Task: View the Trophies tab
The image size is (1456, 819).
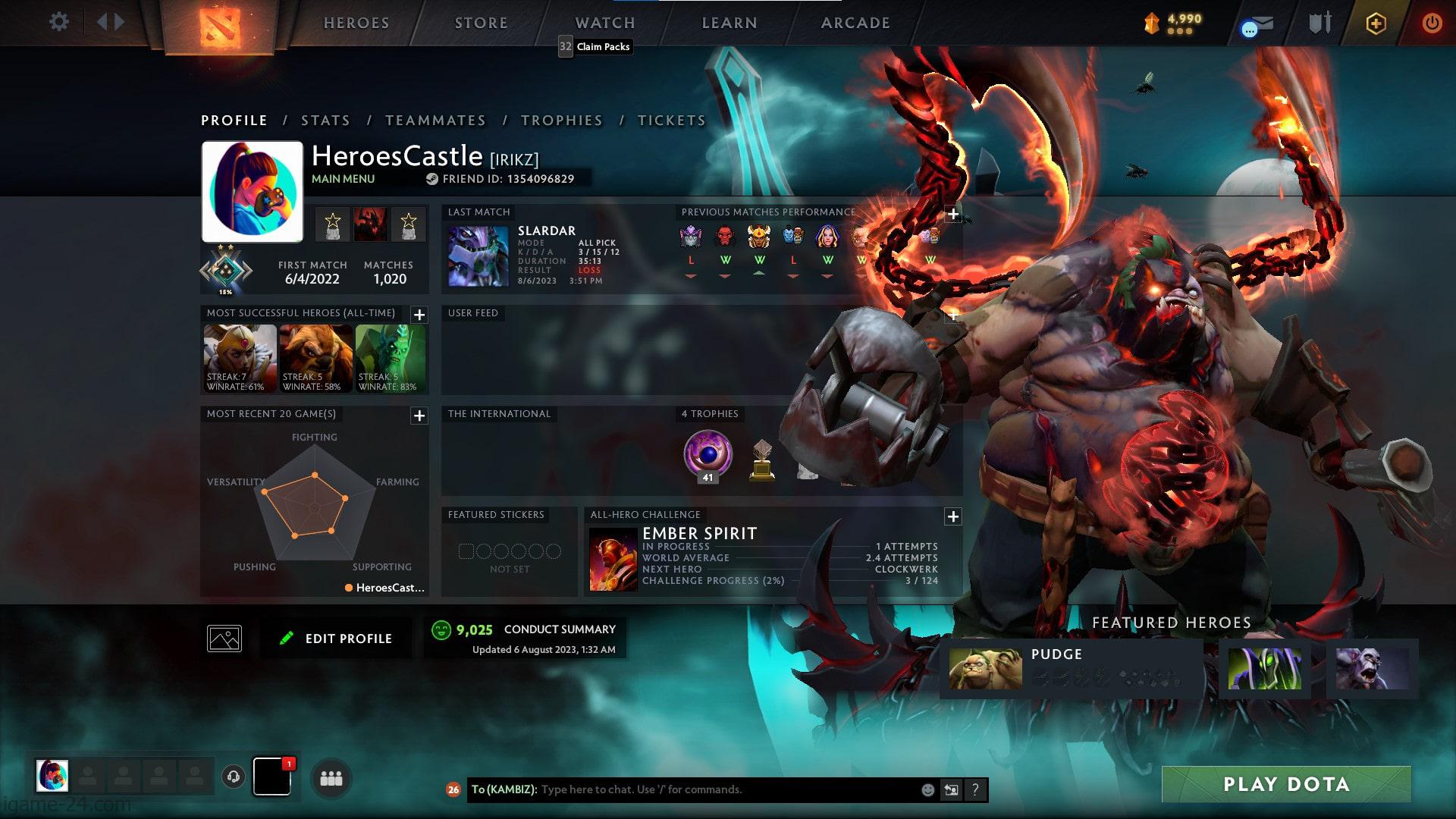Action: click(x=561, y=121)
